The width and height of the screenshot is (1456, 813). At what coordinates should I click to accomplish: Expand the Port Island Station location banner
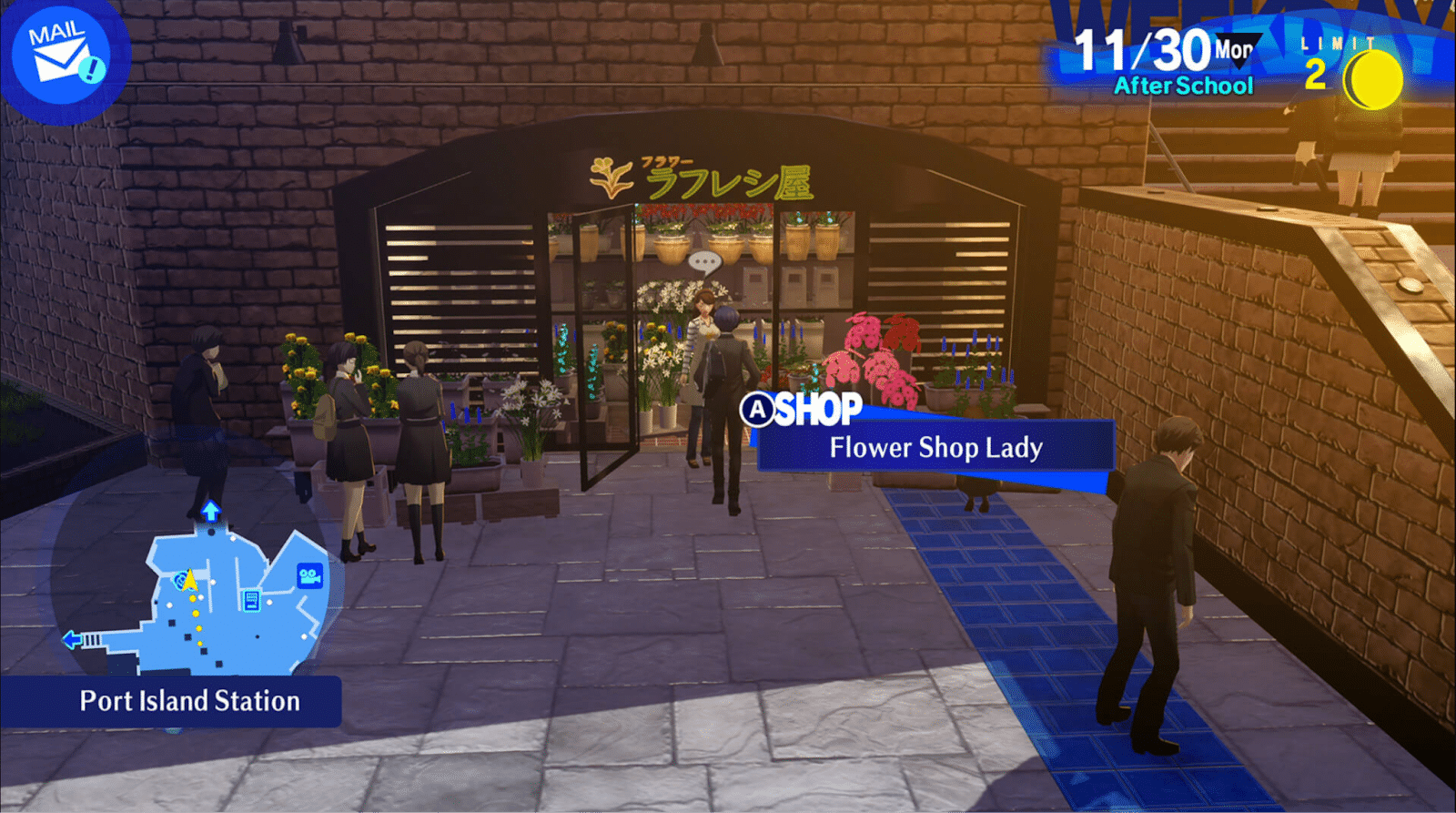(x=189, y=702)
